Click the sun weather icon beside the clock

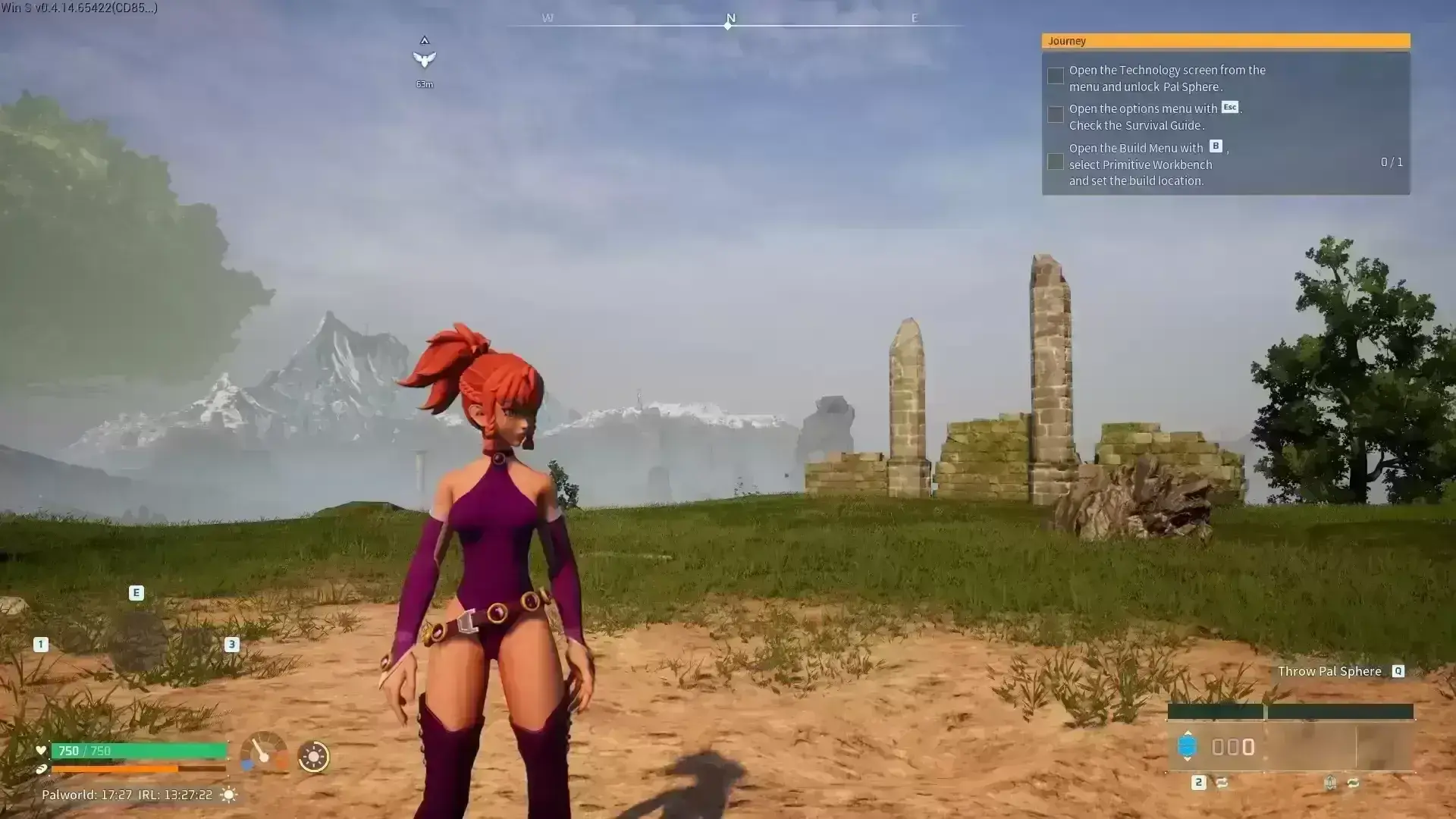tap(228, 795)
